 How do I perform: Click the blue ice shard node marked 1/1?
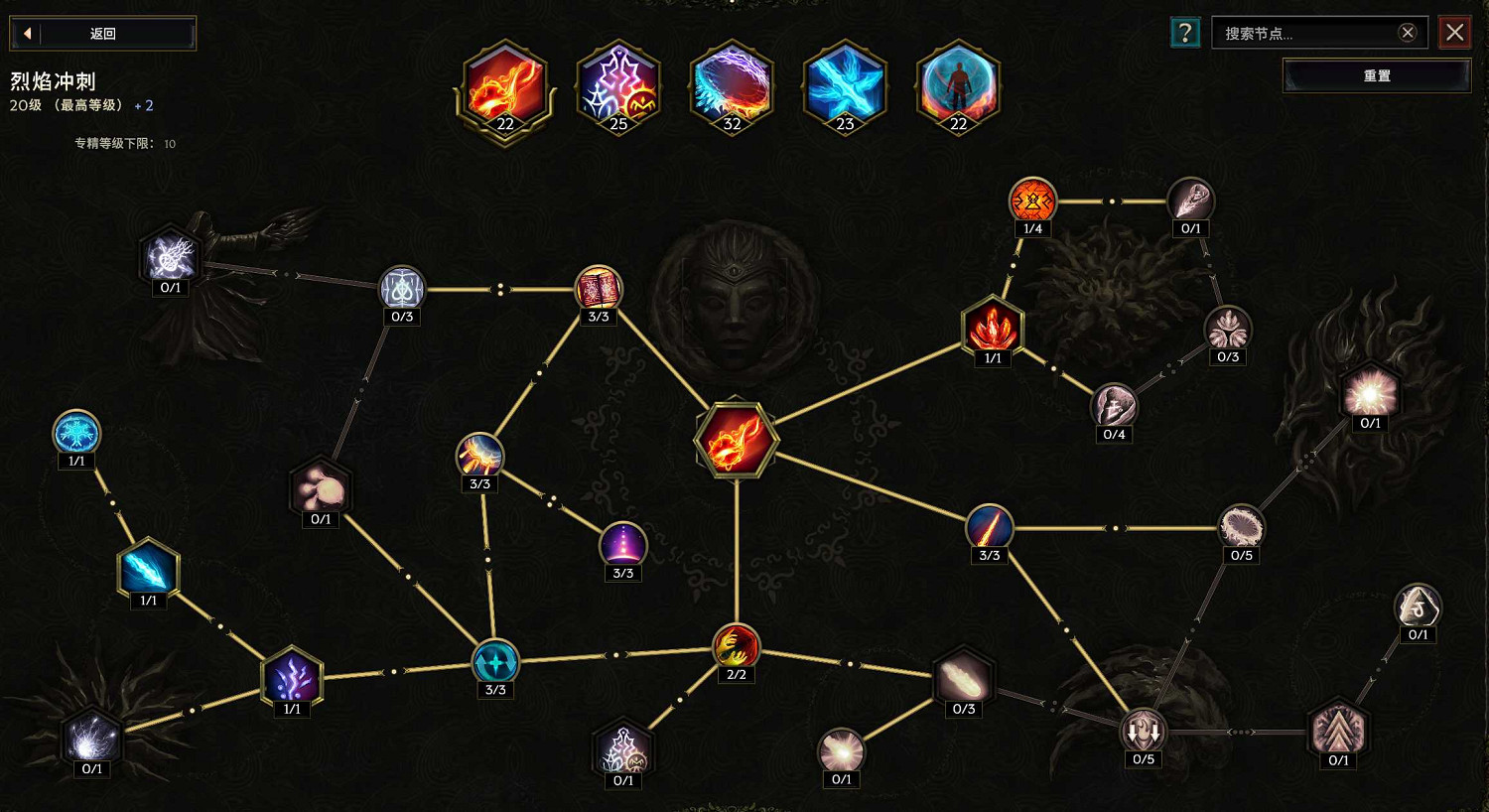pos(149,569)
